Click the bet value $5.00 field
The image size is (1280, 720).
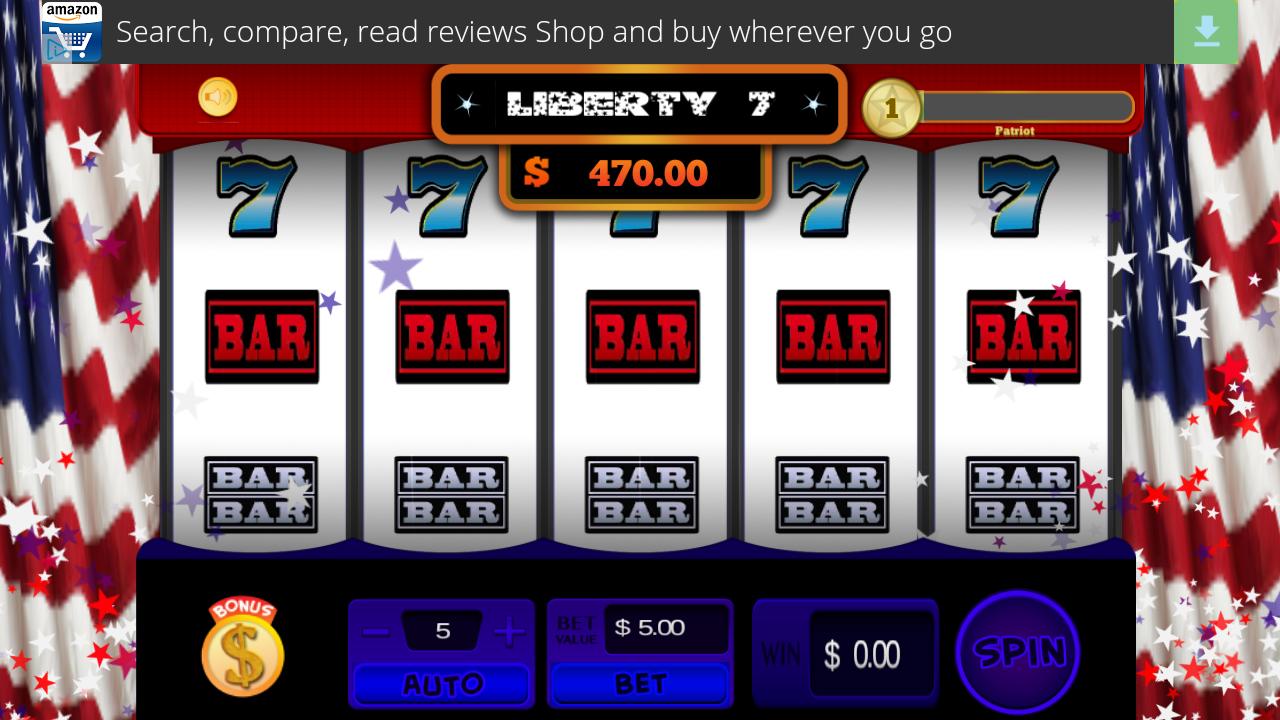(x=665, y=627)
